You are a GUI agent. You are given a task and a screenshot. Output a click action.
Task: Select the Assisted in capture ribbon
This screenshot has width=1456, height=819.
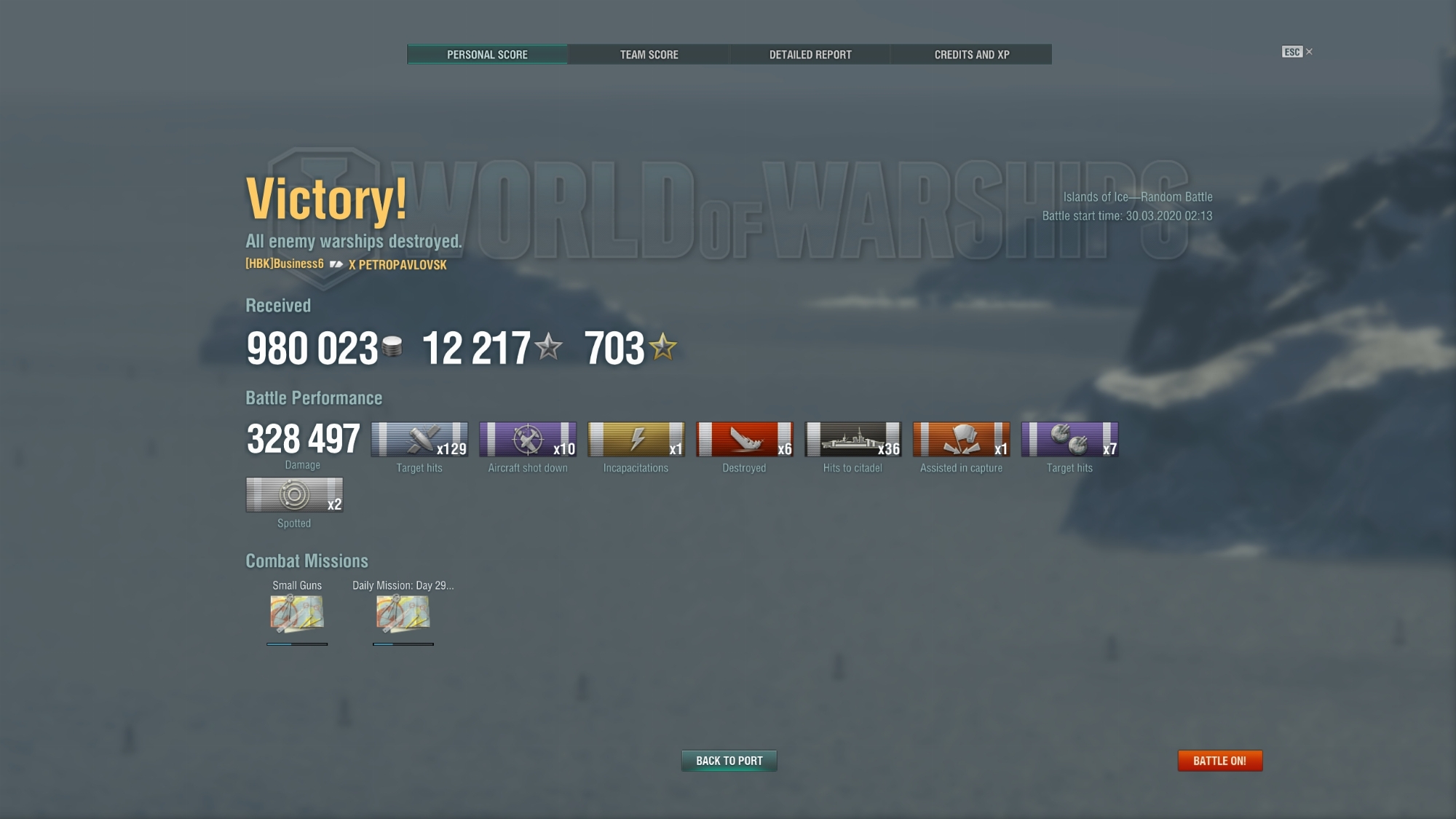(962, 440)
